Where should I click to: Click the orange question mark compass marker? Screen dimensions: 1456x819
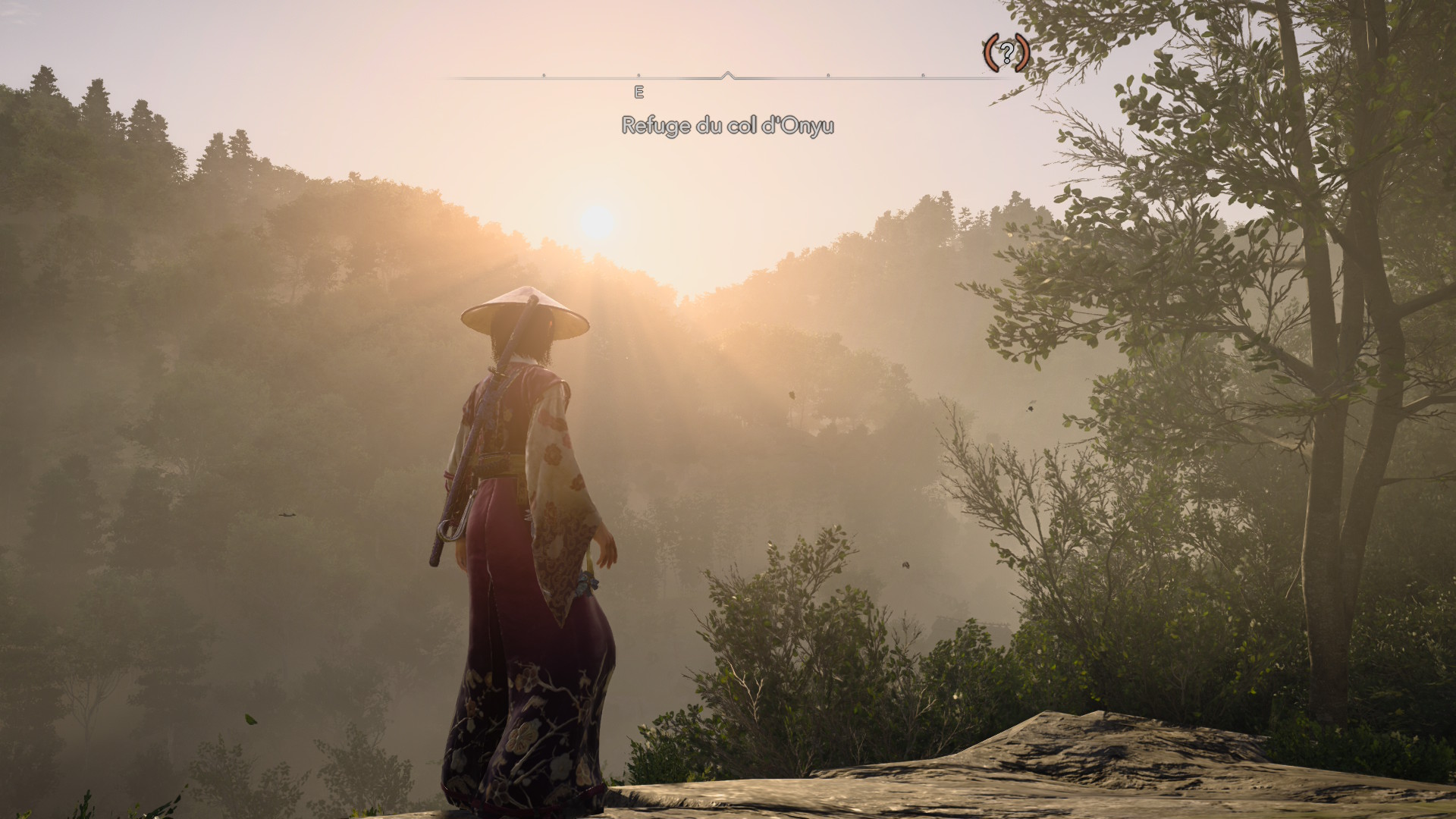click(x=1006, y=52)
